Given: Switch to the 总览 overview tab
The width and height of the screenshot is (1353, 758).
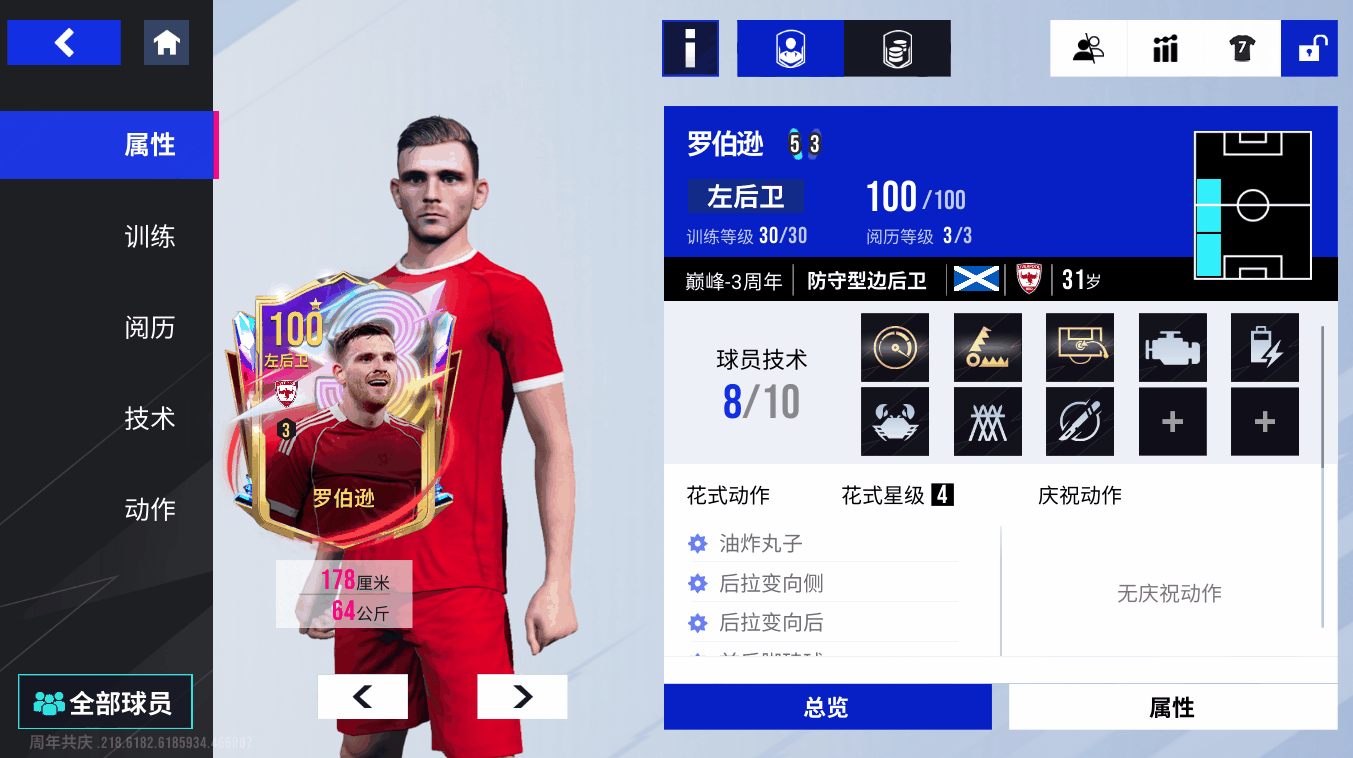Looking at the screenshot, I should [x=827, y=708].
